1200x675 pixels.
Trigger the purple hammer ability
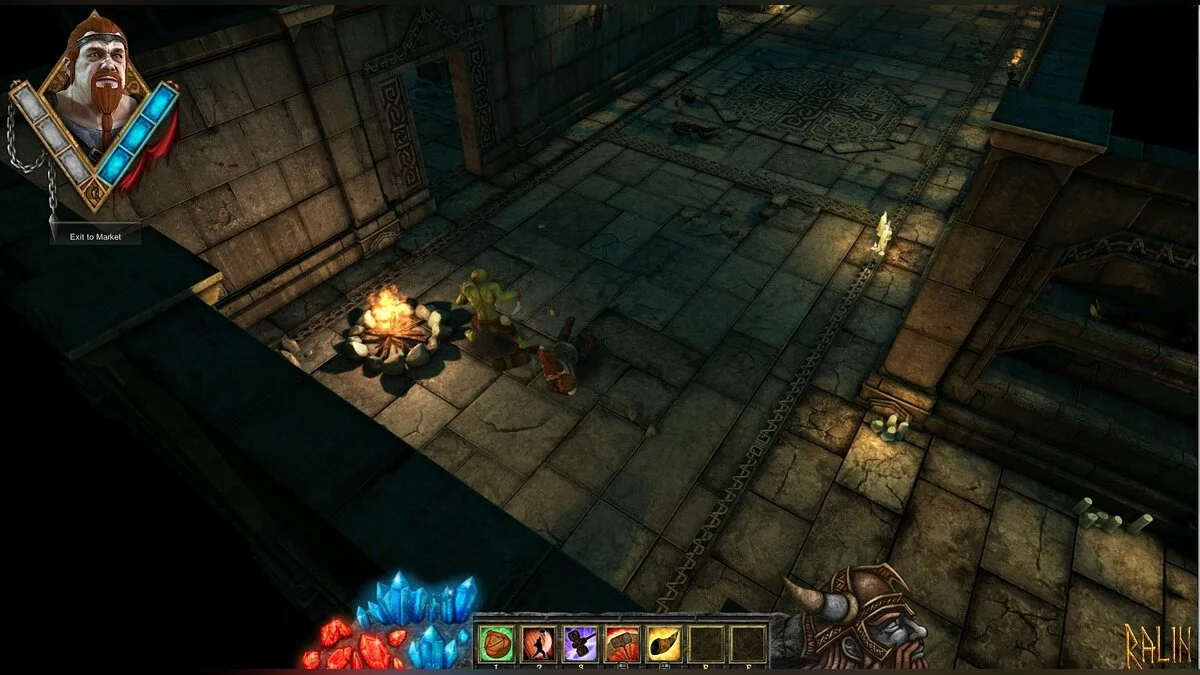[580, 643]
